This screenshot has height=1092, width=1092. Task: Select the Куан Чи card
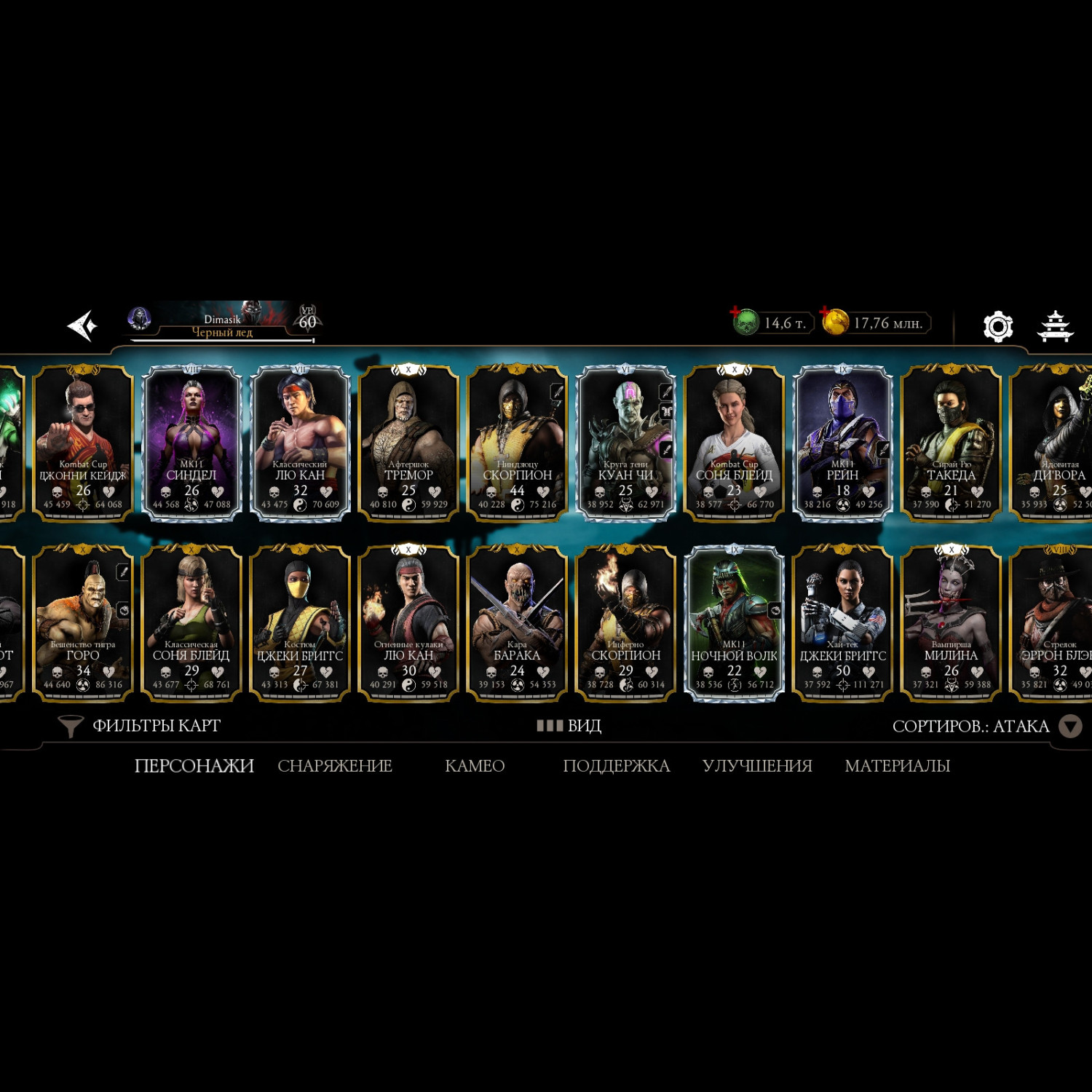625,443
